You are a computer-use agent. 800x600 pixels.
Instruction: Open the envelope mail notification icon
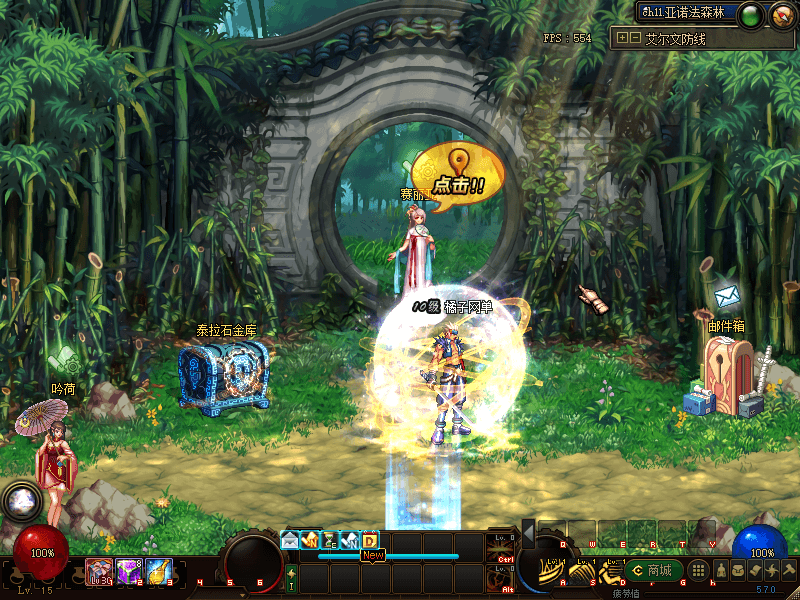click(290, 540)
